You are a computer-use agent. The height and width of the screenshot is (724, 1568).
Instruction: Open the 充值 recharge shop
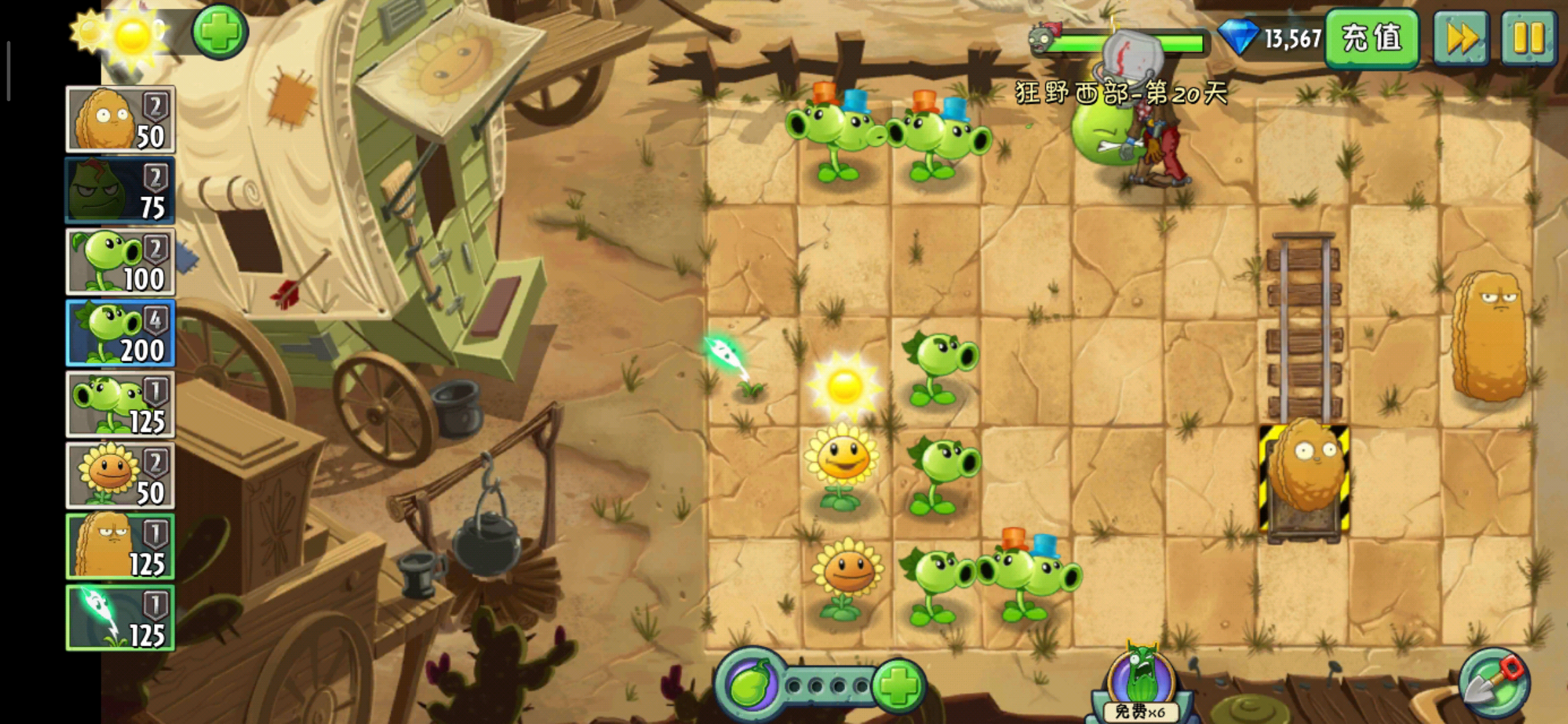[x=1371, y=38]
